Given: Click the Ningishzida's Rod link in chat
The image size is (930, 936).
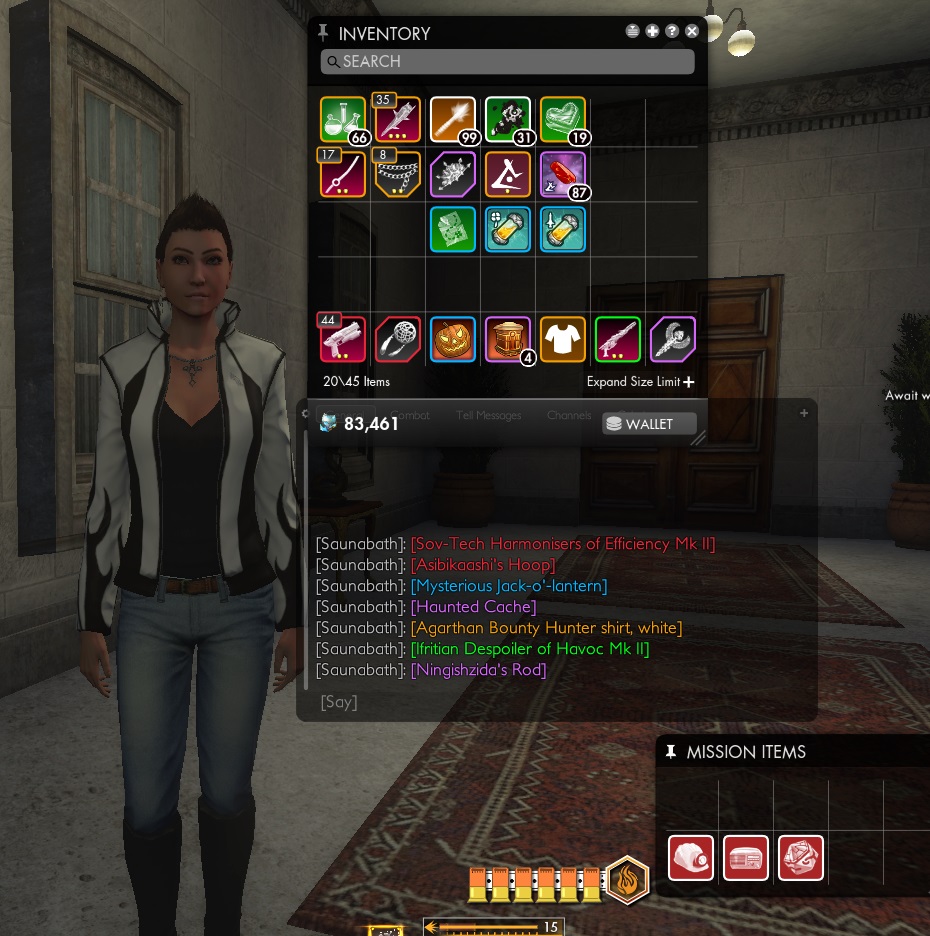Looking at the screenshot, I should [x=479, y=670].
